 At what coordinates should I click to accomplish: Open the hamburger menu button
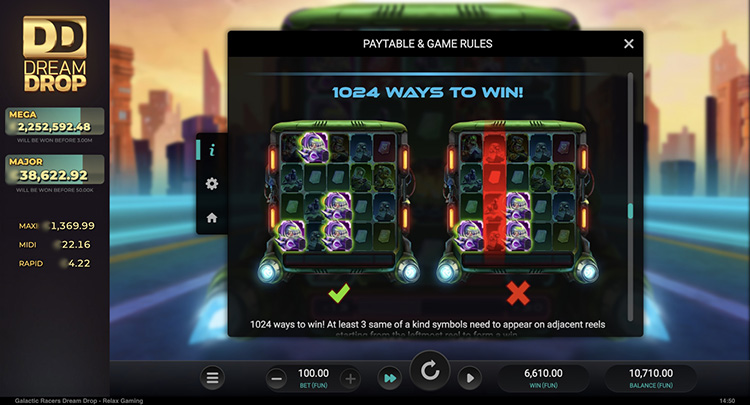[x=213, y=378]
